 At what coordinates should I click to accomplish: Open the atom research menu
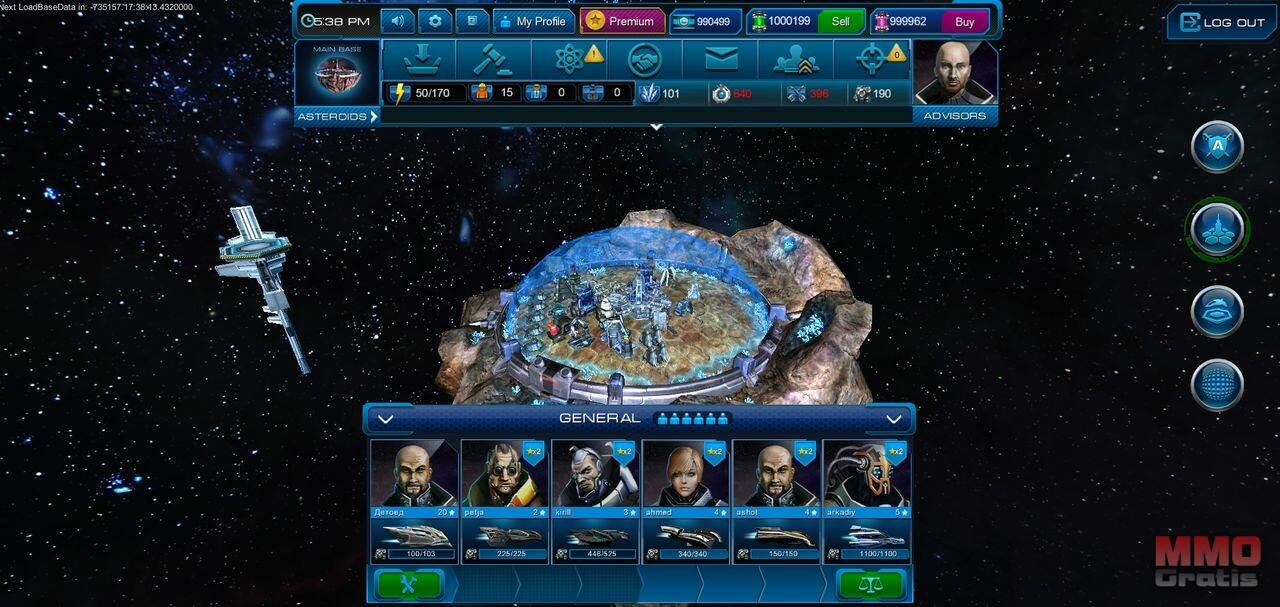tap(569, 60)
